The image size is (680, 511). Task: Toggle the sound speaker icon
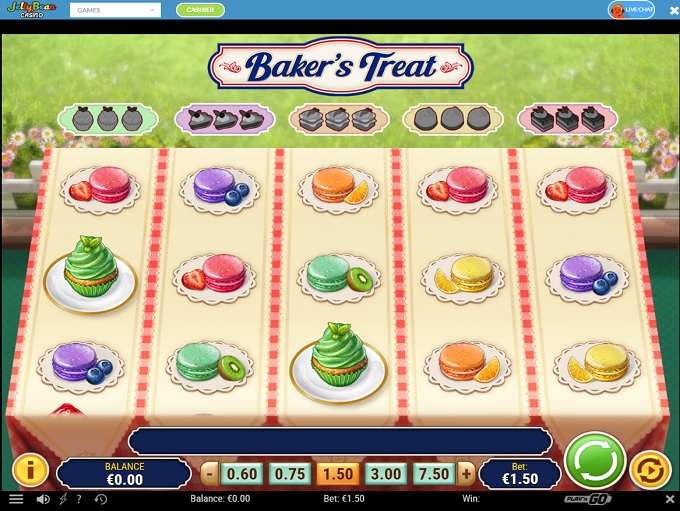[x=43, y=499]
